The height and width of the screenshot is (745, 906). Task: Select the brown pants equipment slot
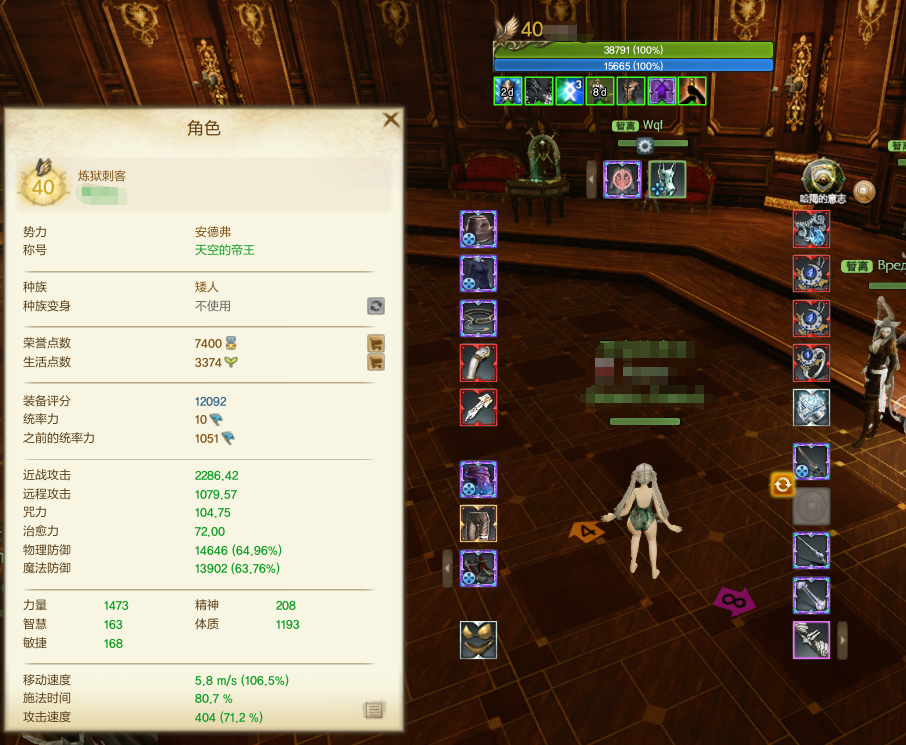pos(478,523)
